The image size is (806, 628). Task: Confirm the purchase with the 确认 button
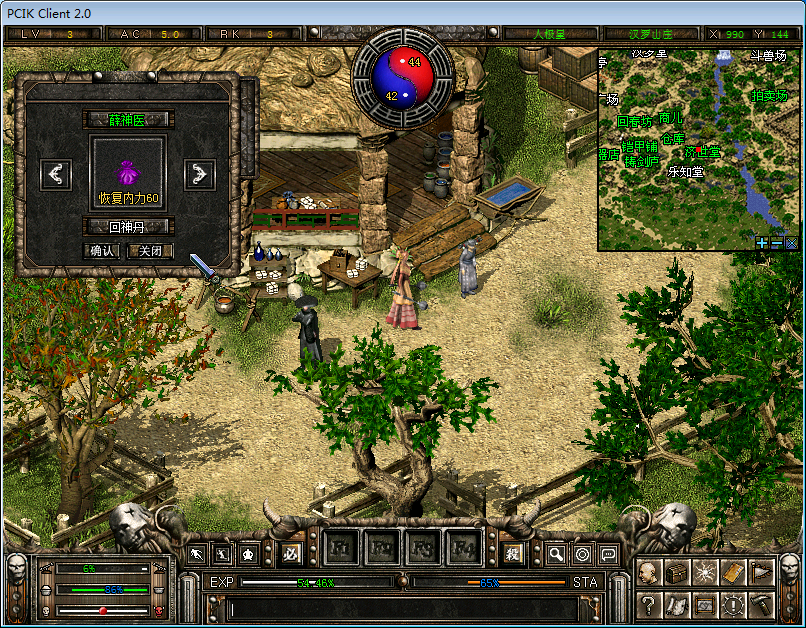pos(103,251)
